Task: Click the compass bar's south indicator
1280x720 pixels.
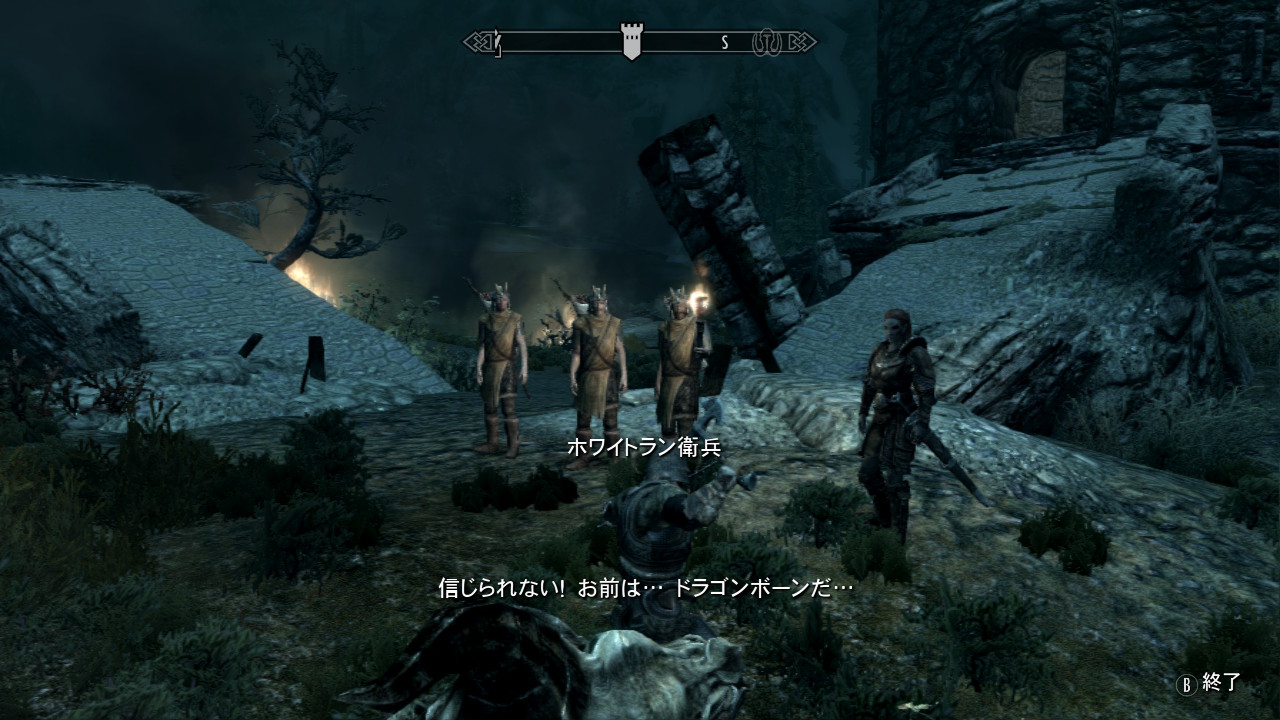Action: 725,42
